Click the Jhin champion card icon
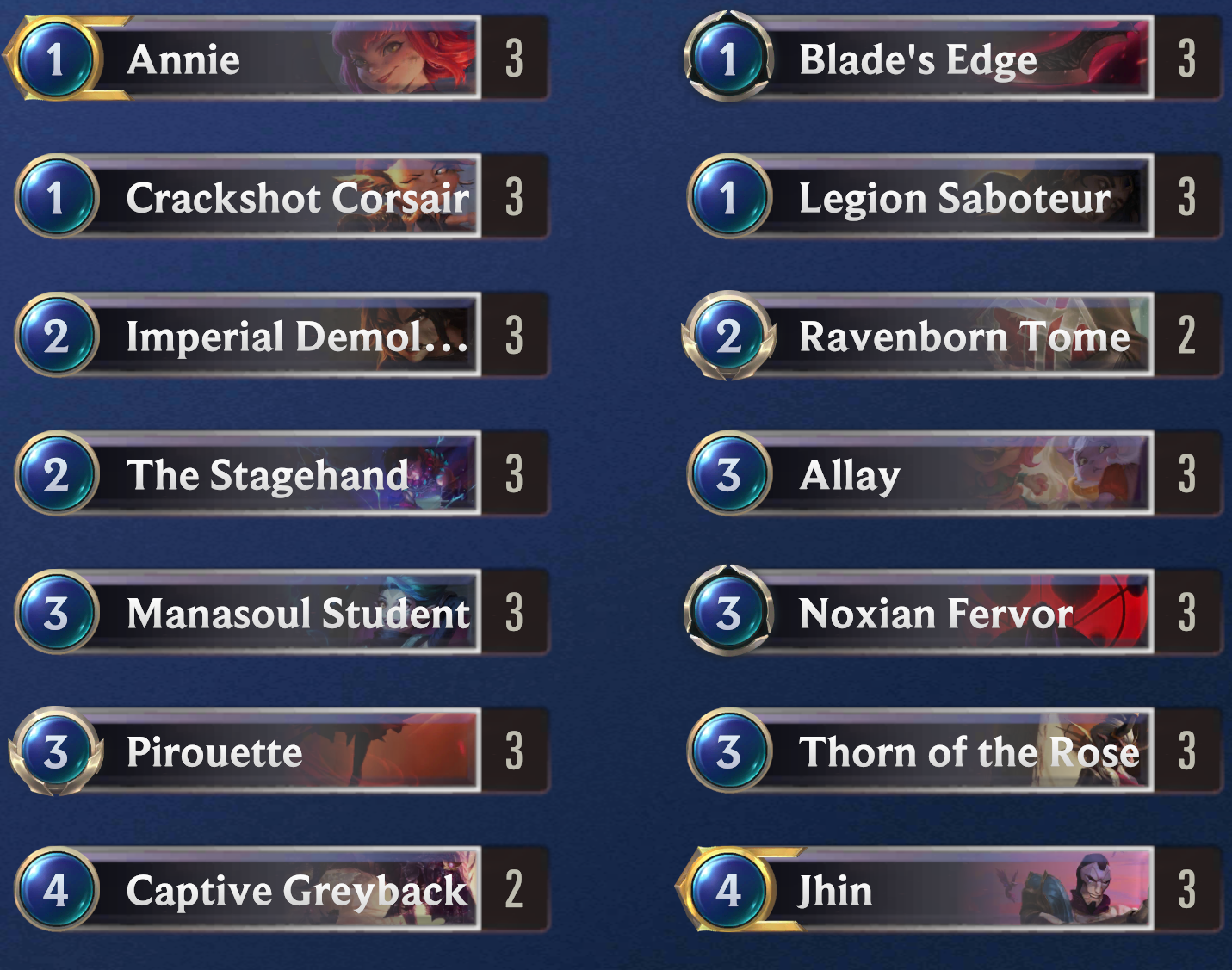This screenshot has width=1232, height=970. pos(730,891)
